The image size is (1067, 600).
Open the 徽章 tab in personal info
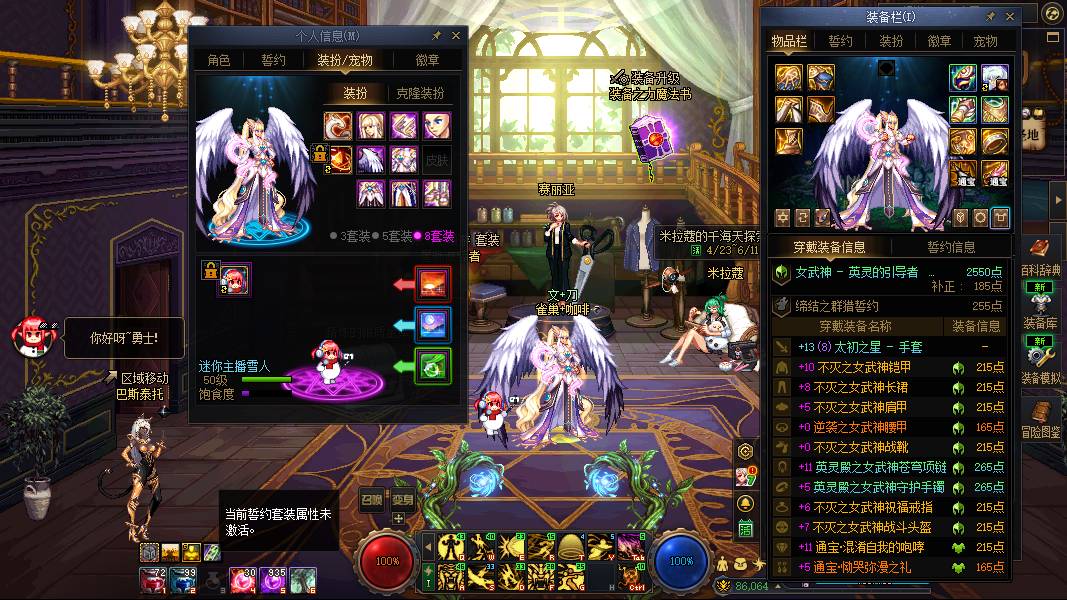pyautogui.click(x=428, y=60)
